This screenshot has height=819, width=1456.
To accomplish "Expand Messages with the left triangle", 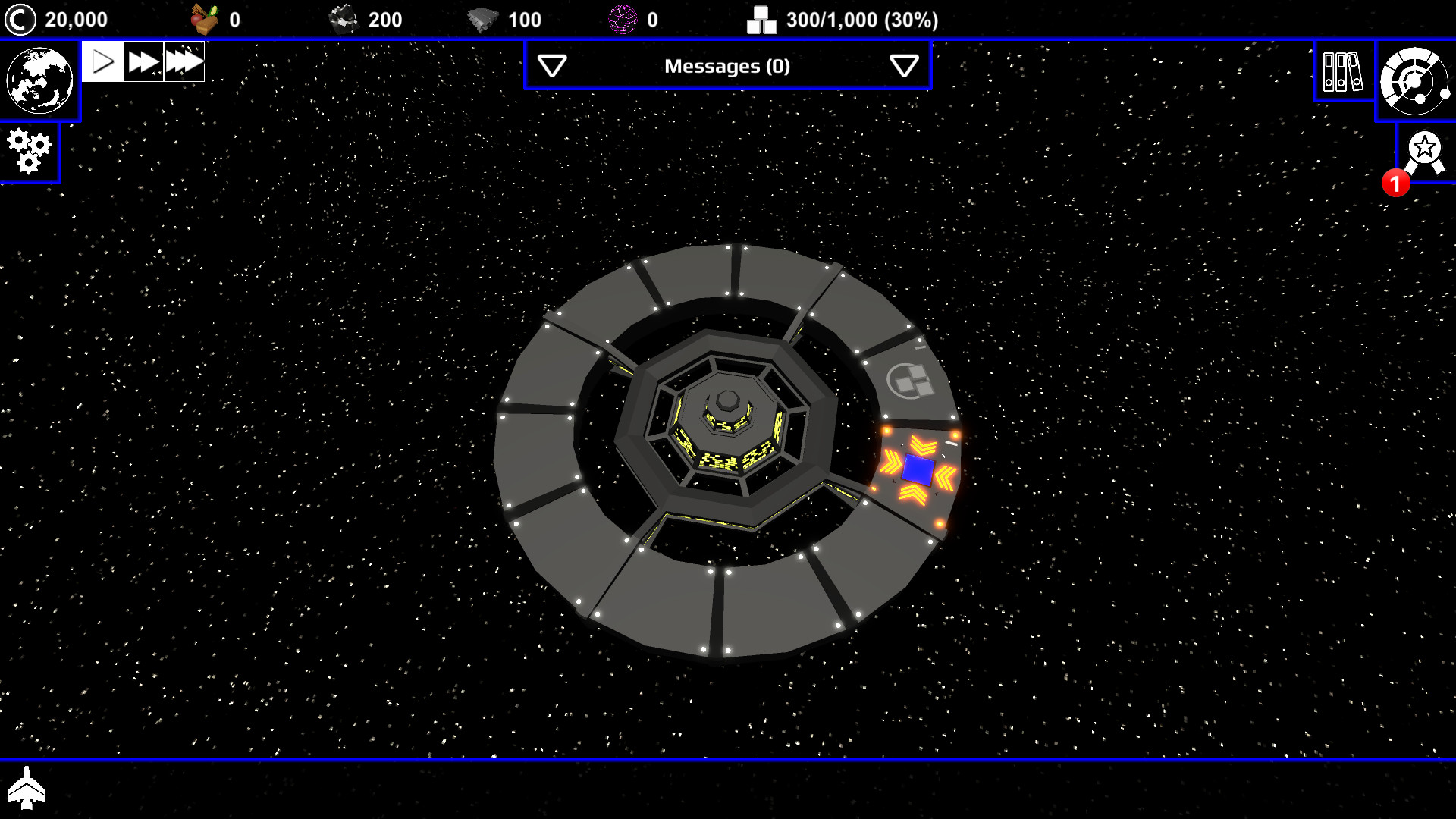I will tap(553, 67).
